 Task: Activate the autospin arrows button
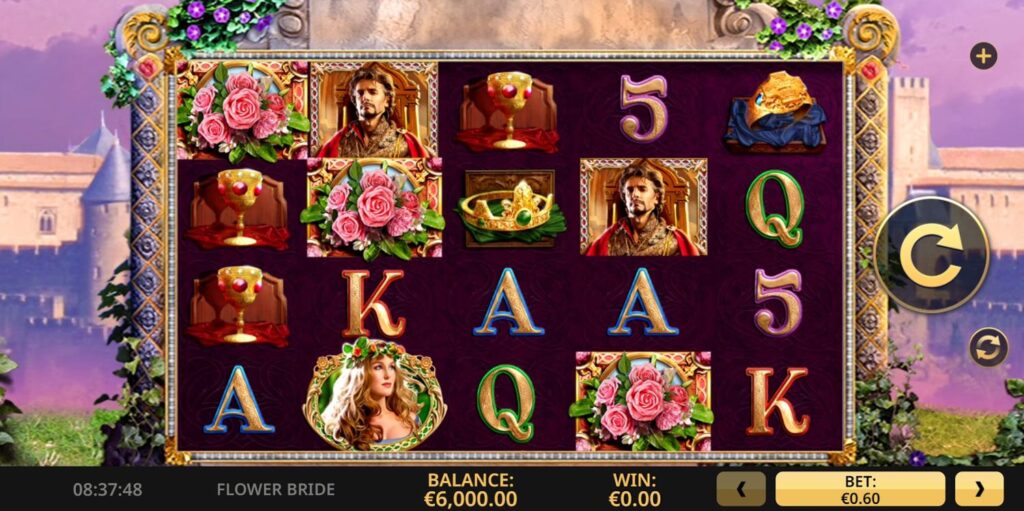coord(987,347)
